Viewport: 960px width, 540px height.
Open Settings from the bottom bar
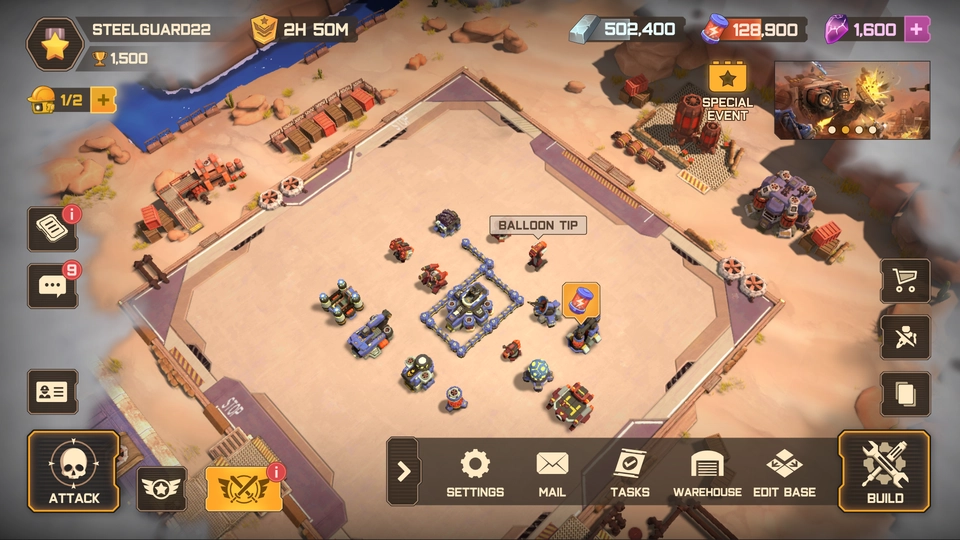tap(475, 472)
